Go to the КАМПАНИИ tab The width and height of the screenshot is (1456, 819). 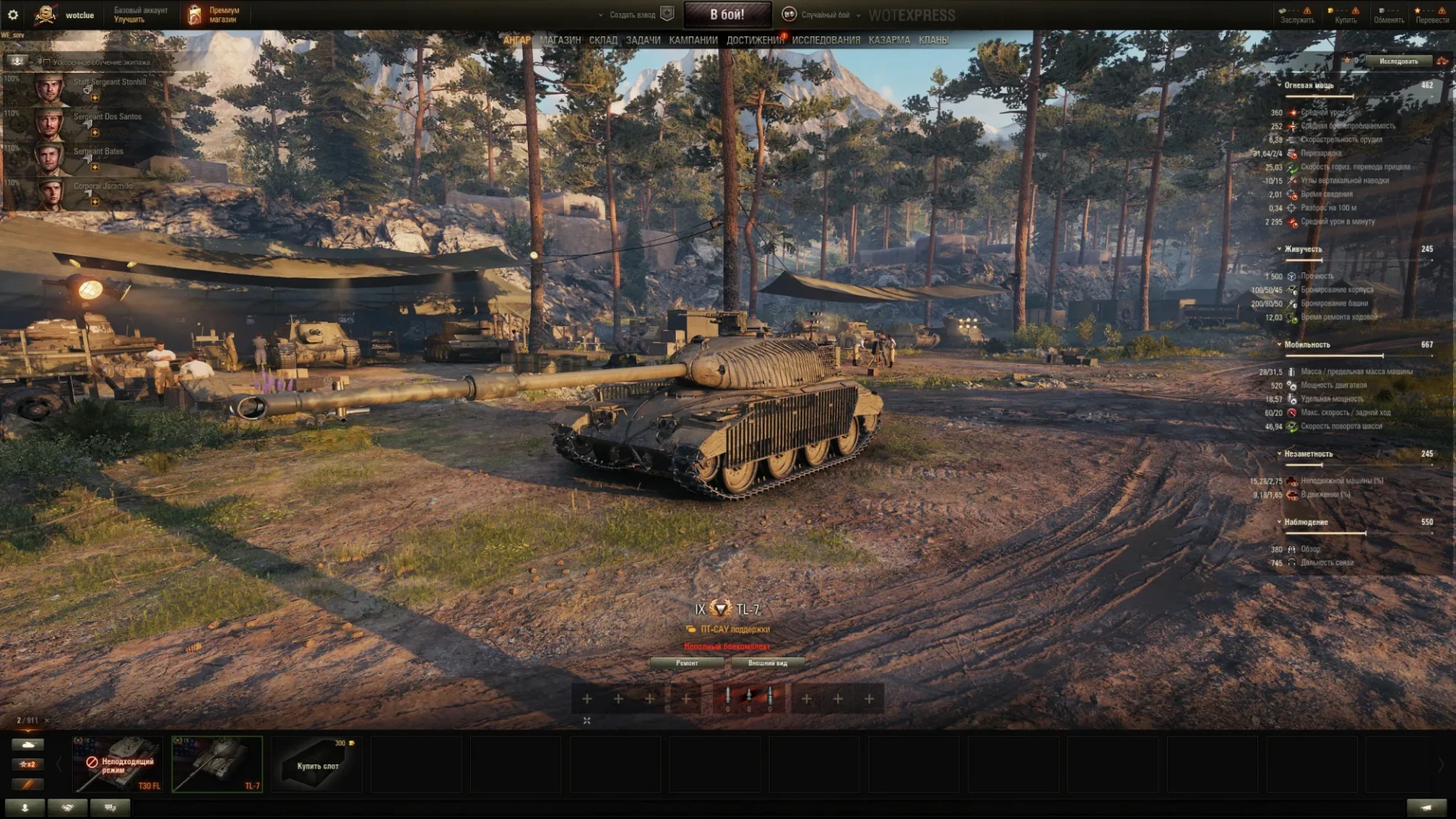[693, 40]
